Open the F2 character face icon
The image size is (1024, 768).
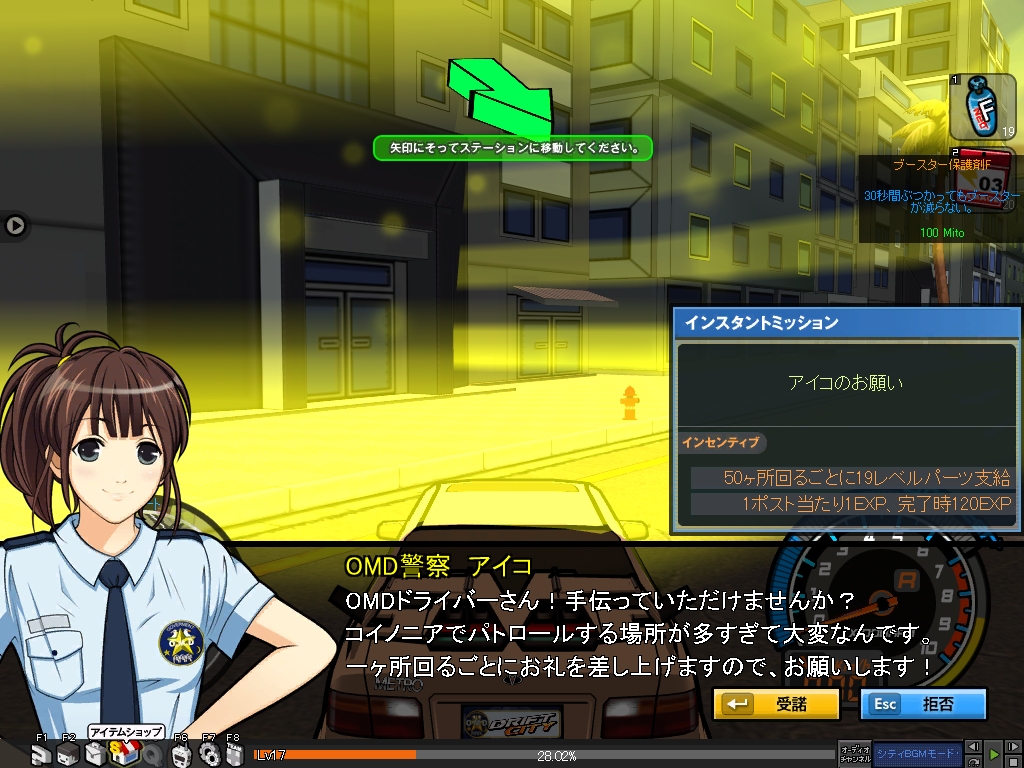(67, 755)
